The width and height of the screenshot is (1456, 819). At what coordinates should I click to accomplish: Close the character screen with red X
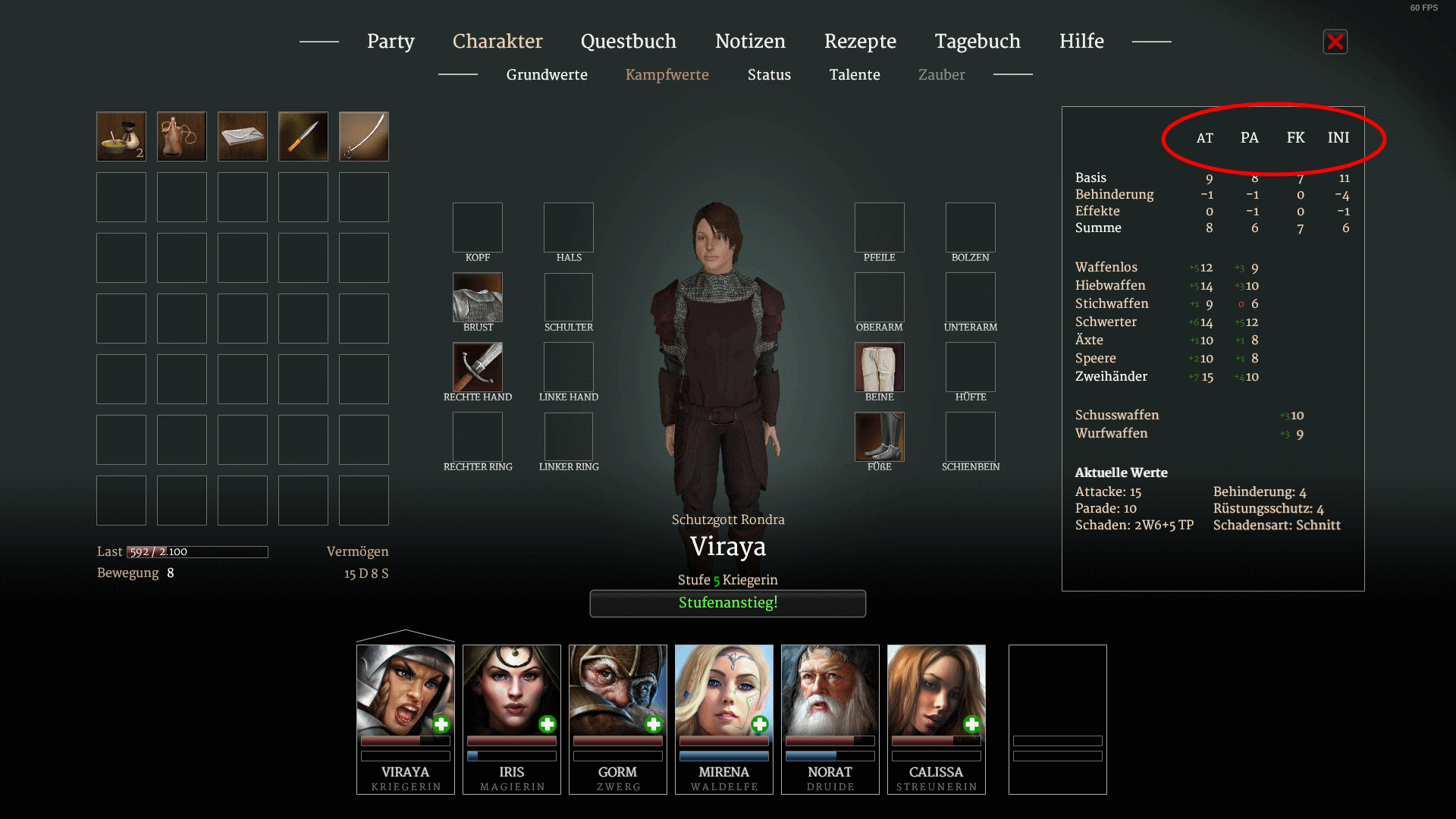1335,42
